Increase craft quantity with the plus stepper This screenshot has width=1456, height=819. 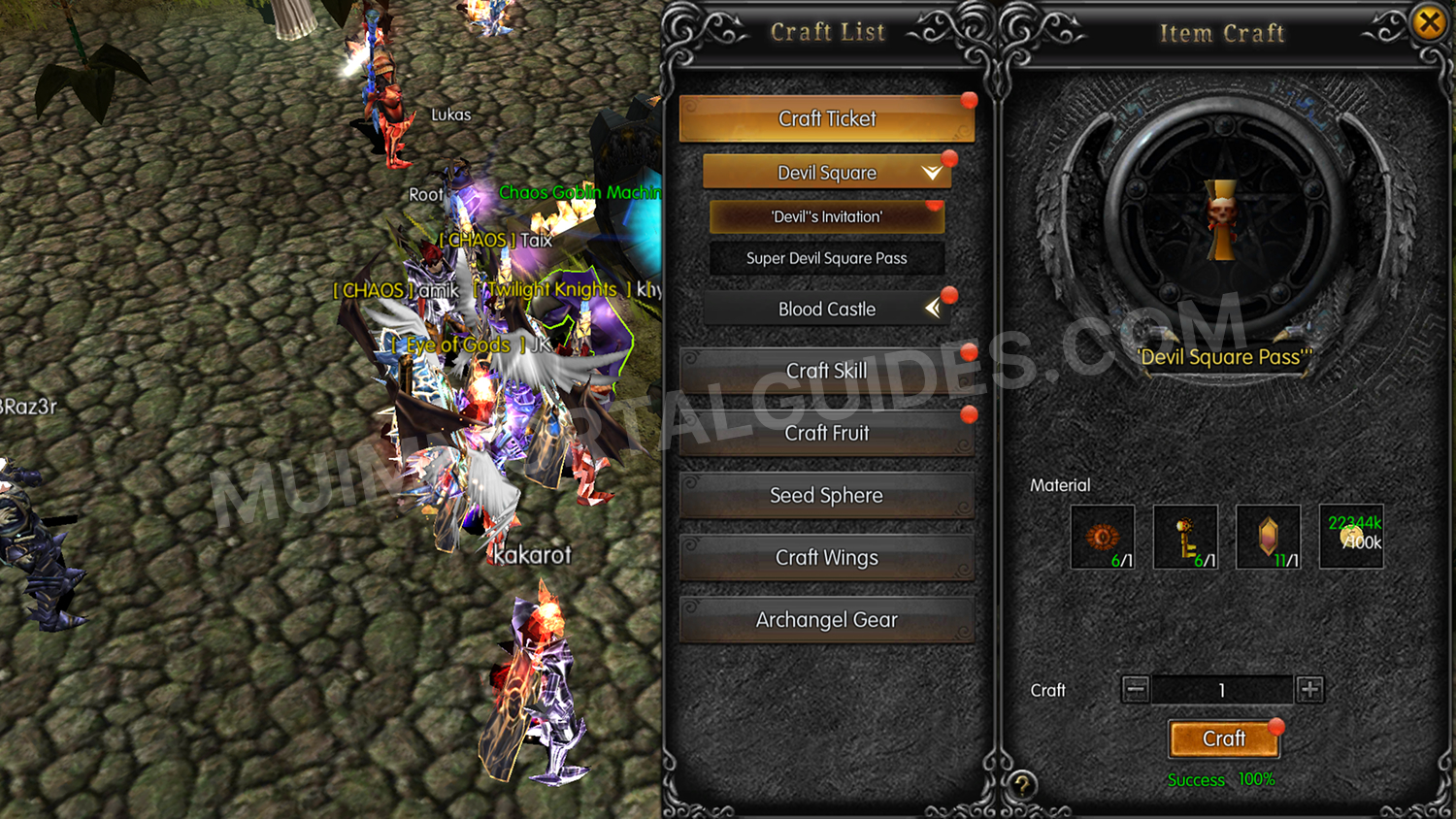[x=1309, y=690]
